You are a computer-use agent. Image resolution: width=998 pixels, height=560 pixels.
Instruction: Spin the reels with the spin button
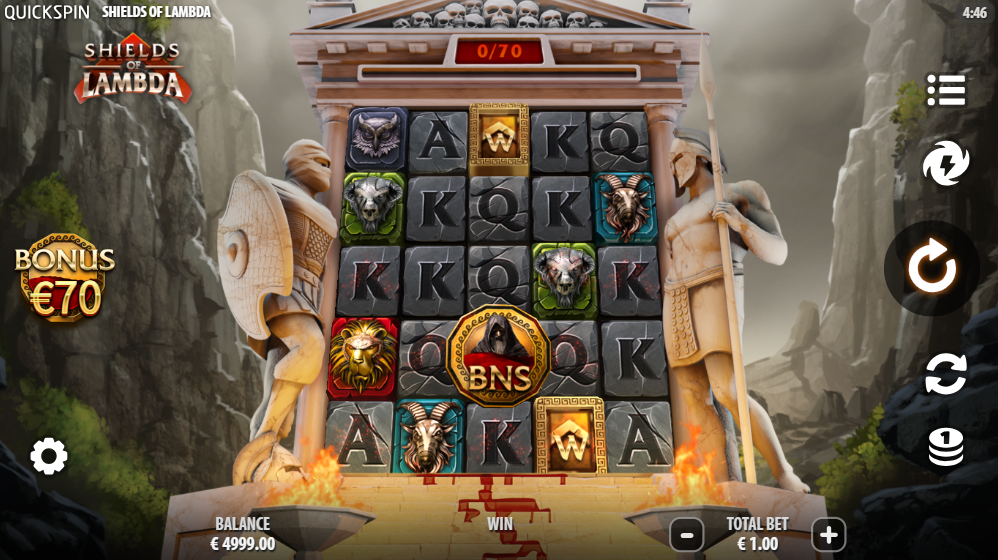(931, 268)
